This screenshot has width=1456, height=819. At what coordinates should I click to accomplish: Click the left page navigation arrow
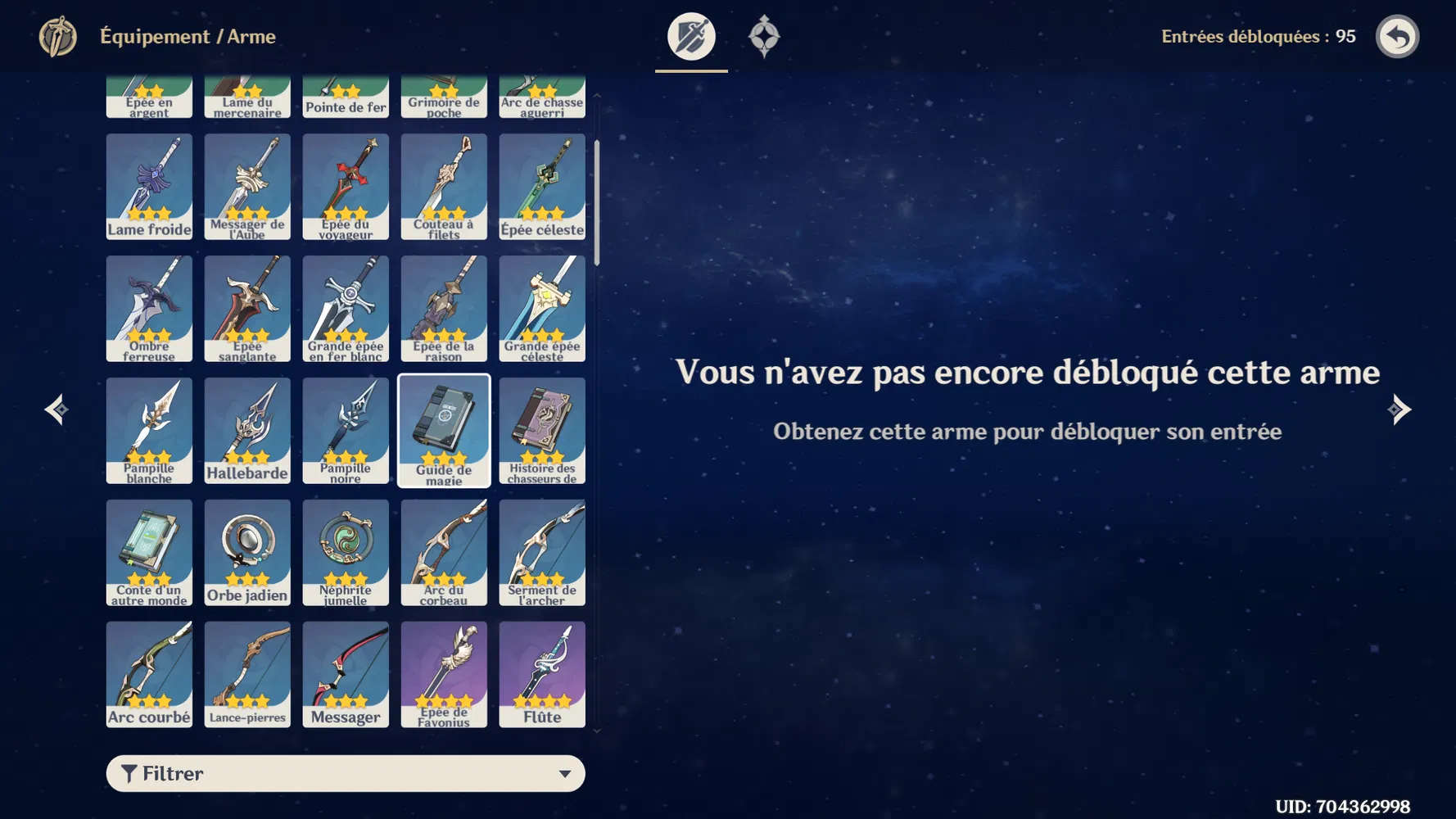pyautogui.click(x=55, y=409)
